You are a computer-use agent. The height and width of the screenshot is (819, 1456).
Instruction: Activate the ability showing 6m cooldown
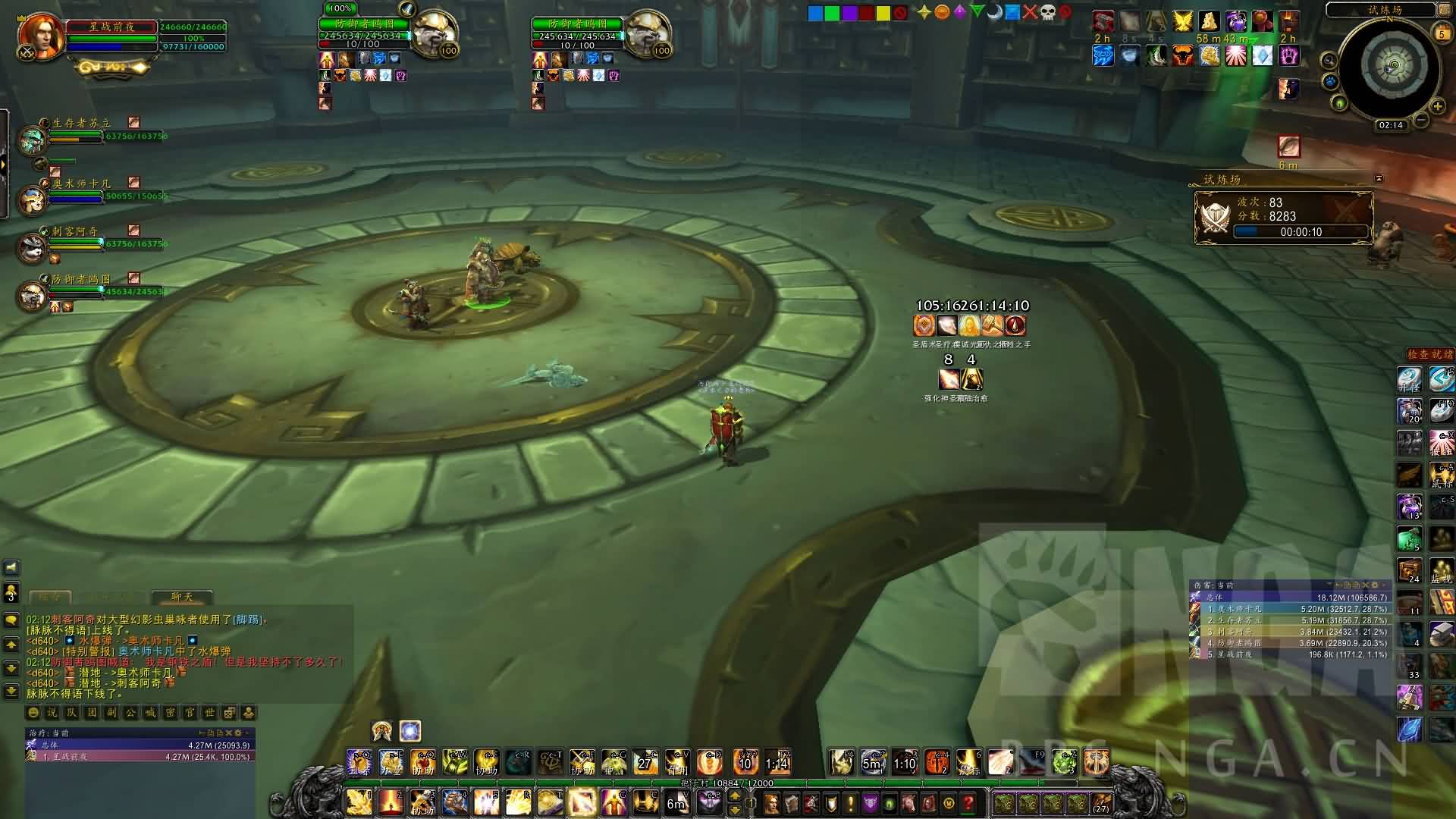676,802
